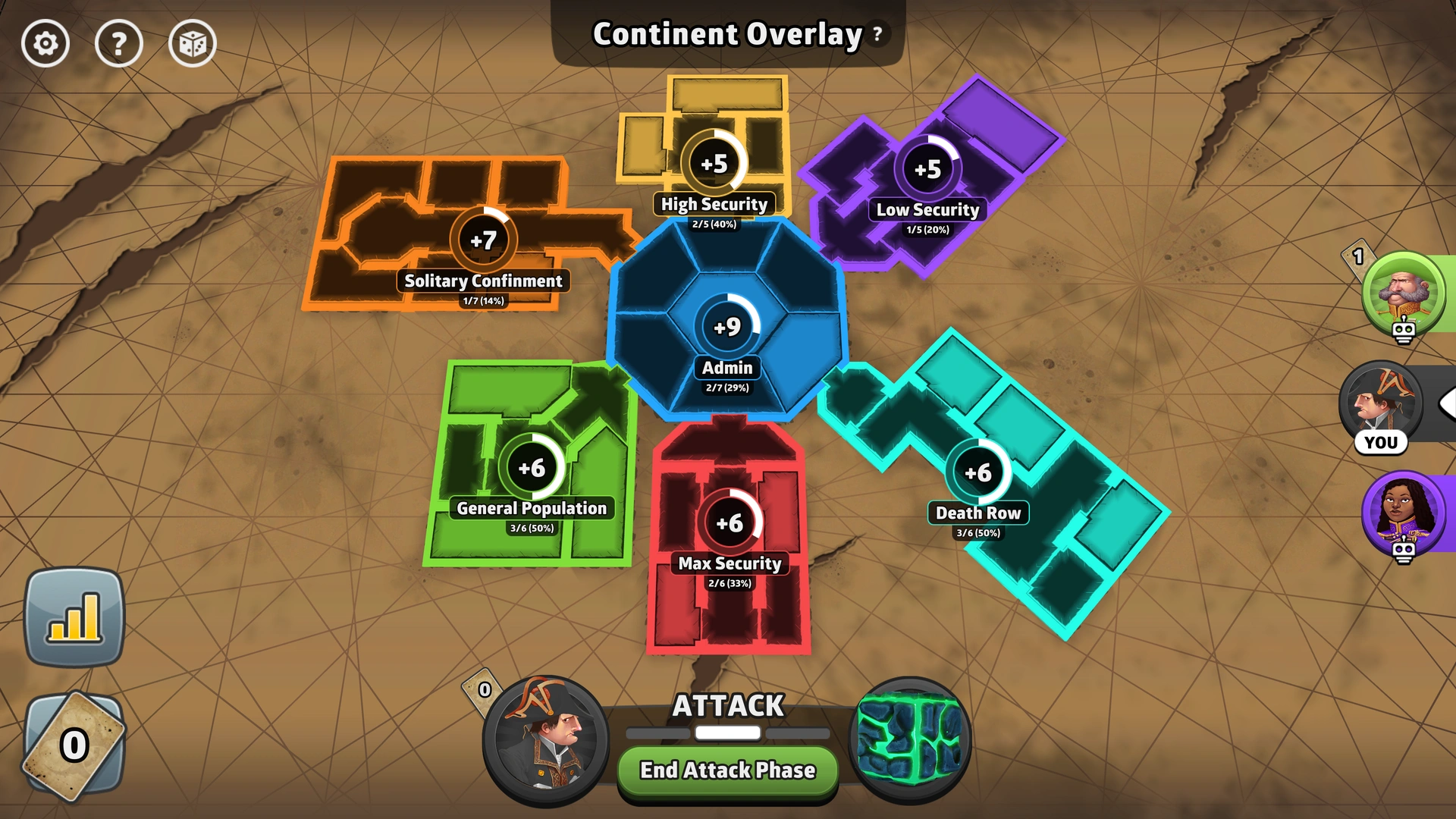
Task: Click the question mark help icon
Action: click(x=119, y=44)
